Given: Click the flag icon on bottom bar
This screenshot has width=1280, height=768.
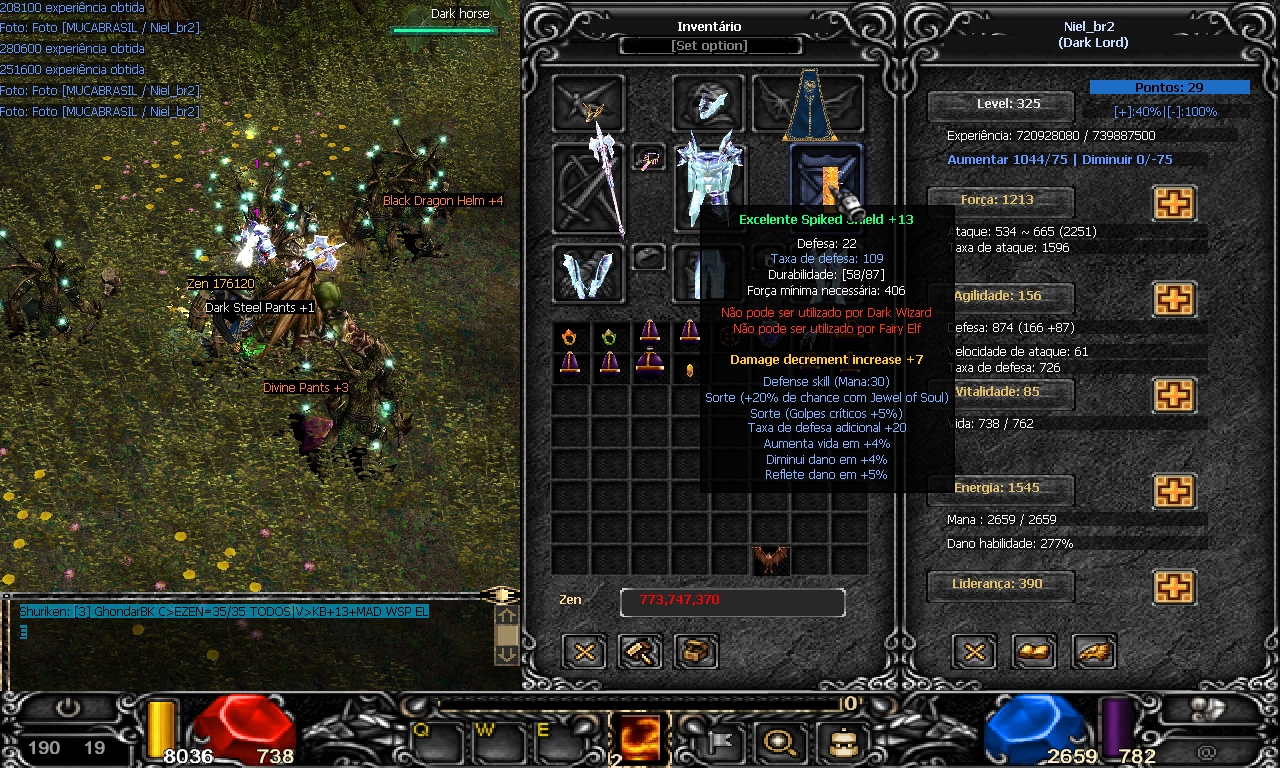Looking at the screenshot, I should click(720, 741).
